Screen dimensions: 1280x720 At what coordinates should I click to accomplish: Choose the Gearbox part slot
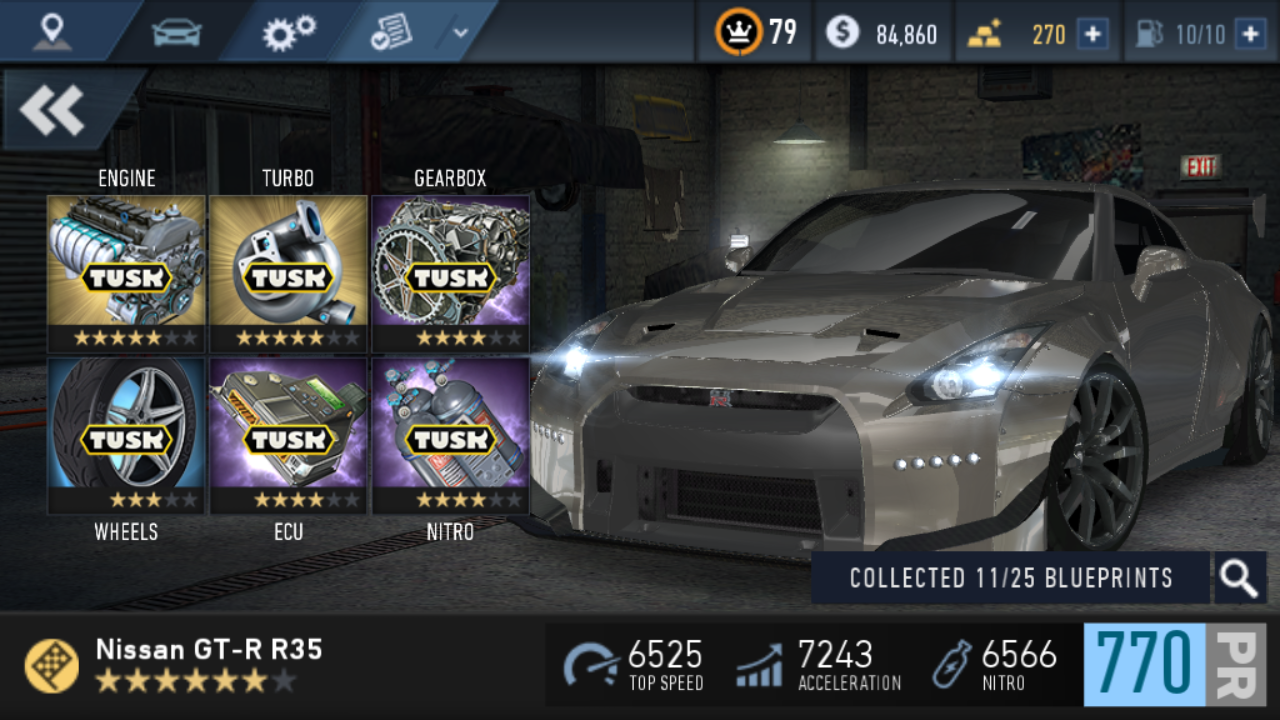[450, 273]
